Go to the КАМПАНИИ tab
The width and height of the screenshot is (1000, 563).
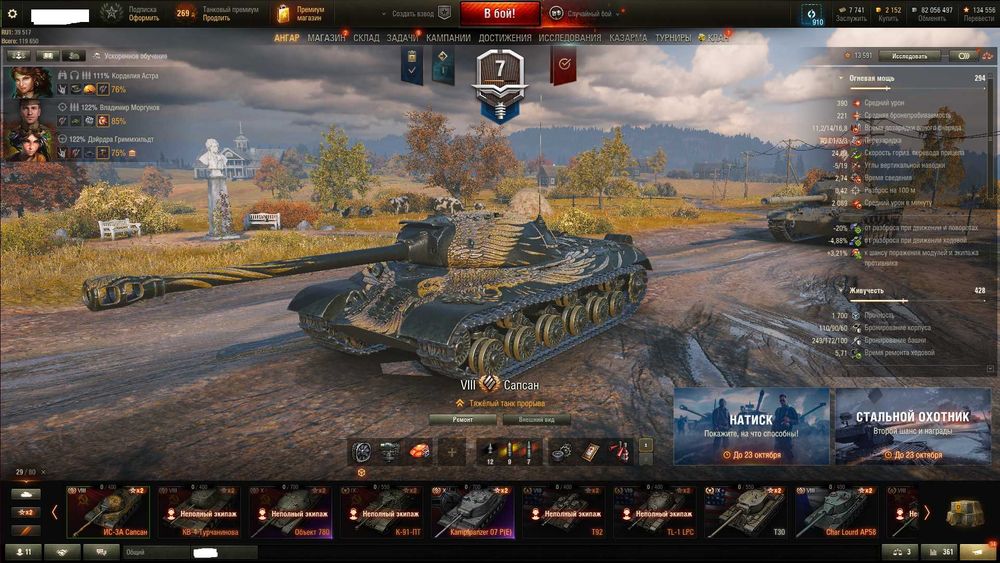pyautogui.click(x=448, y=38)
